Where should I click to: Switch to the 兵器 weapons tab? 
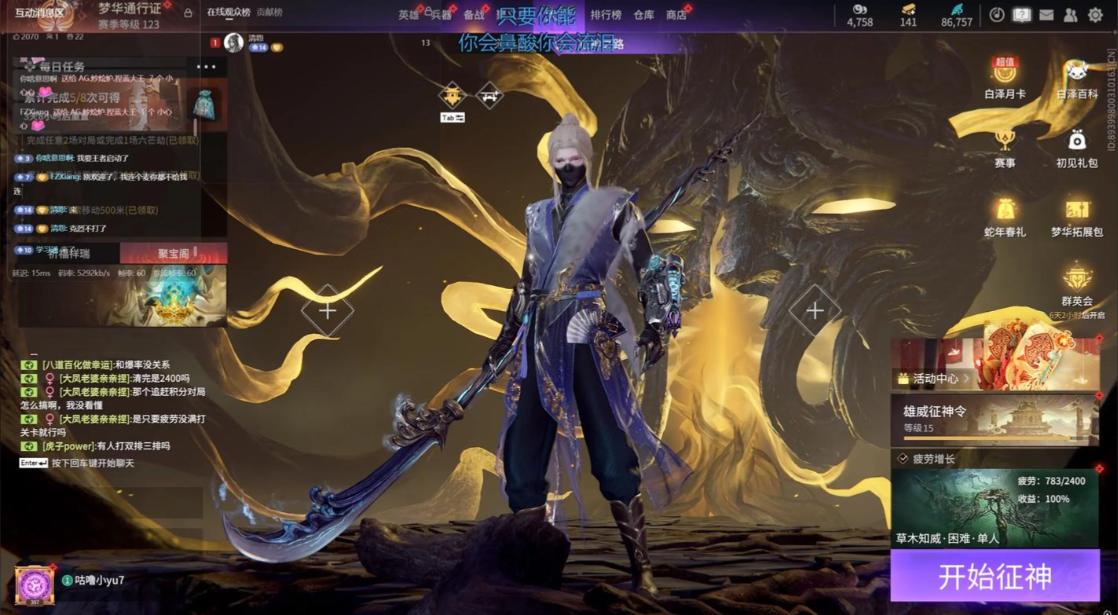pos(440,15)
